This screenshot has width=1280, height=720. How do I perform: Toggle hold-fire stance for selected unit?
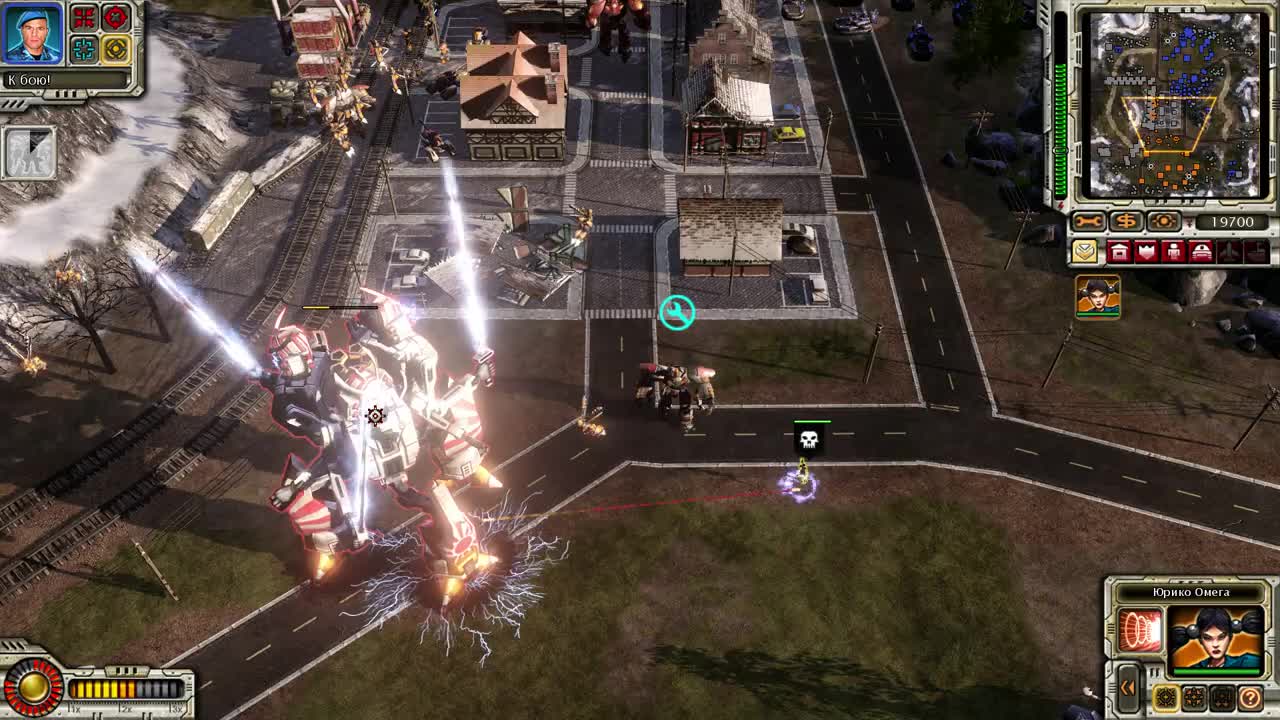coord(1221,697)
